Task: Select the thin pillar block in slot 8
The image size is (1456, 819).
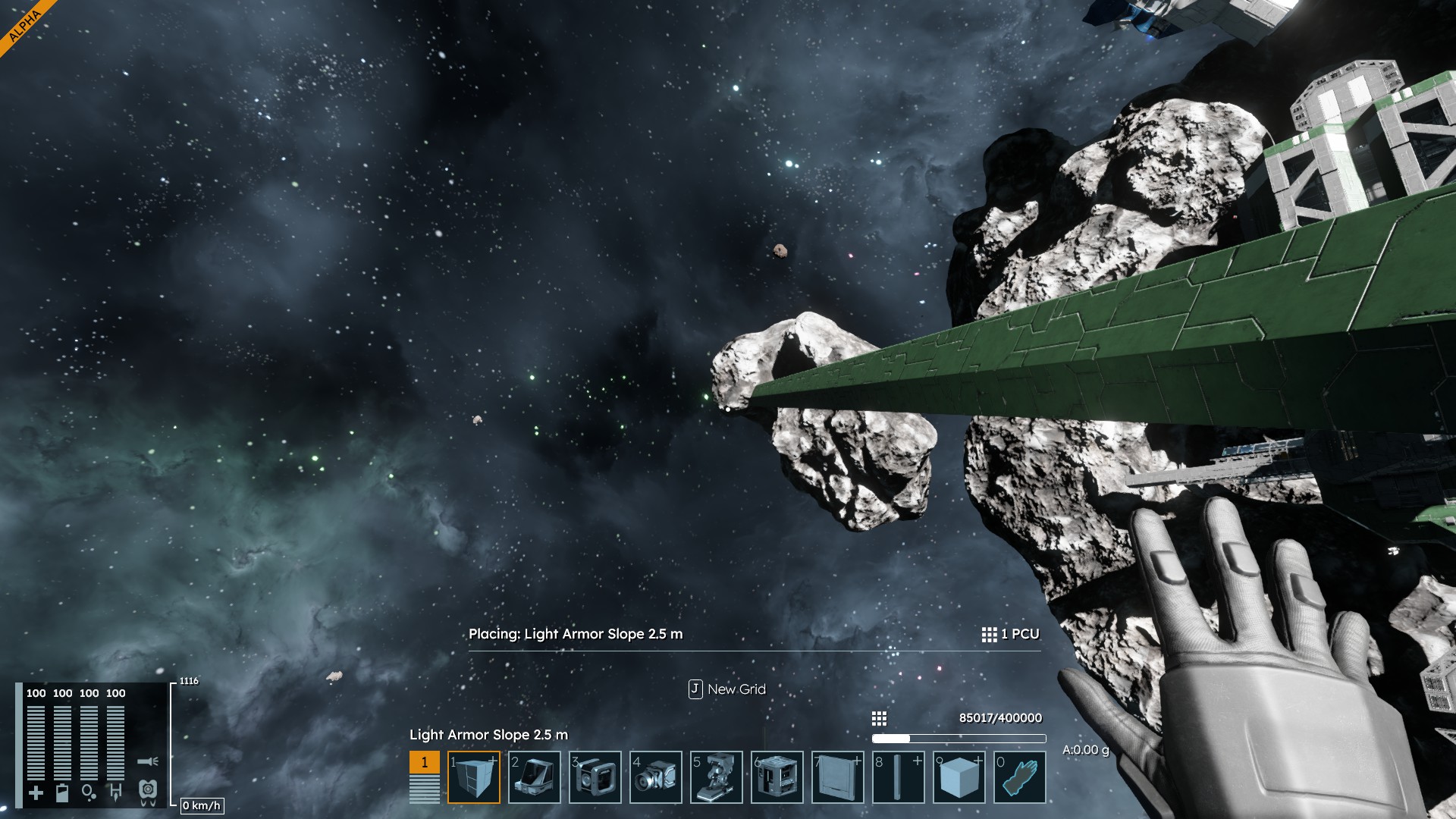Action: (x=899, y=777)
